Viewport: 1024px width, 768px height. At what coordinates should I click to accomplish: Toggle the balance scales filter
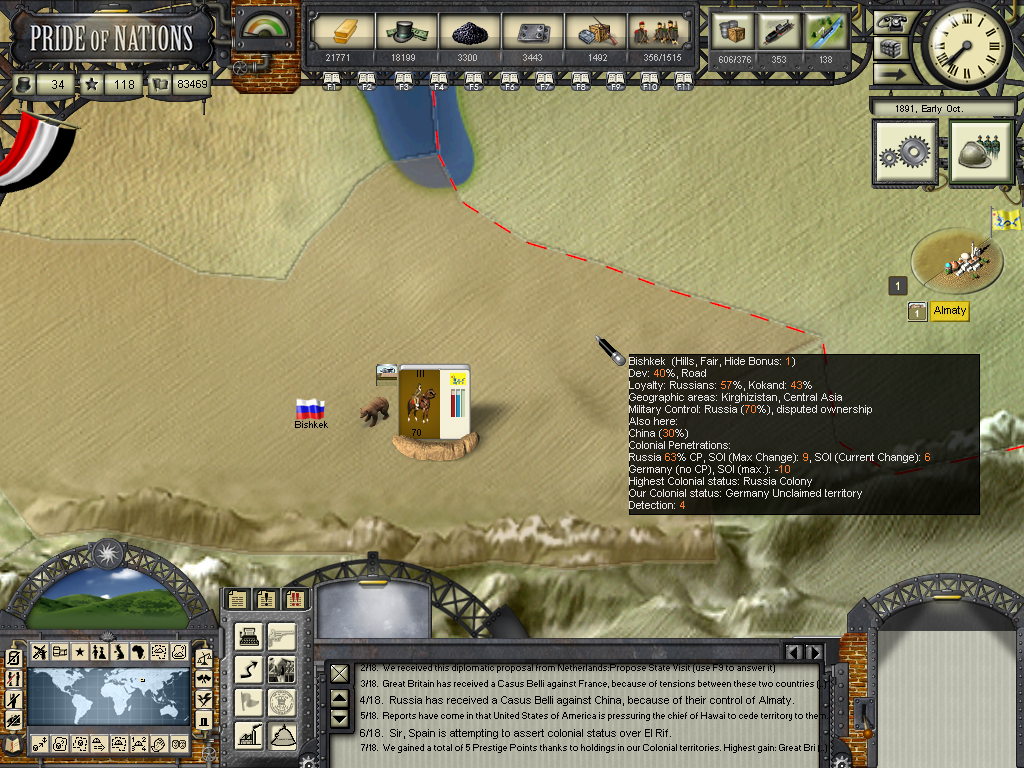point(204,657)
